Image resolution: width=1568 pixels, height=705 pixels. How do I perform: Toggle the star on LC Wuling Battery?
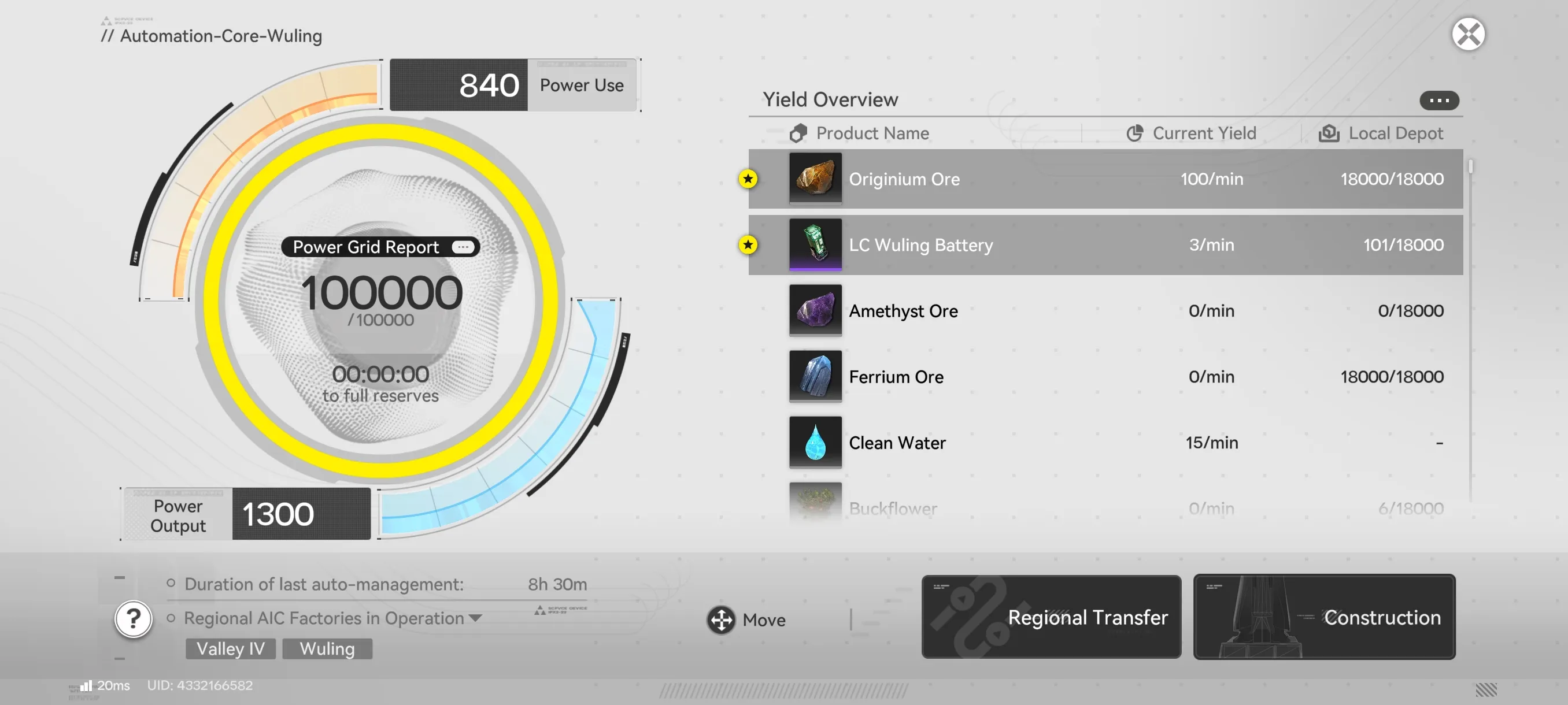pyautogui.click(x=748, y=244)
